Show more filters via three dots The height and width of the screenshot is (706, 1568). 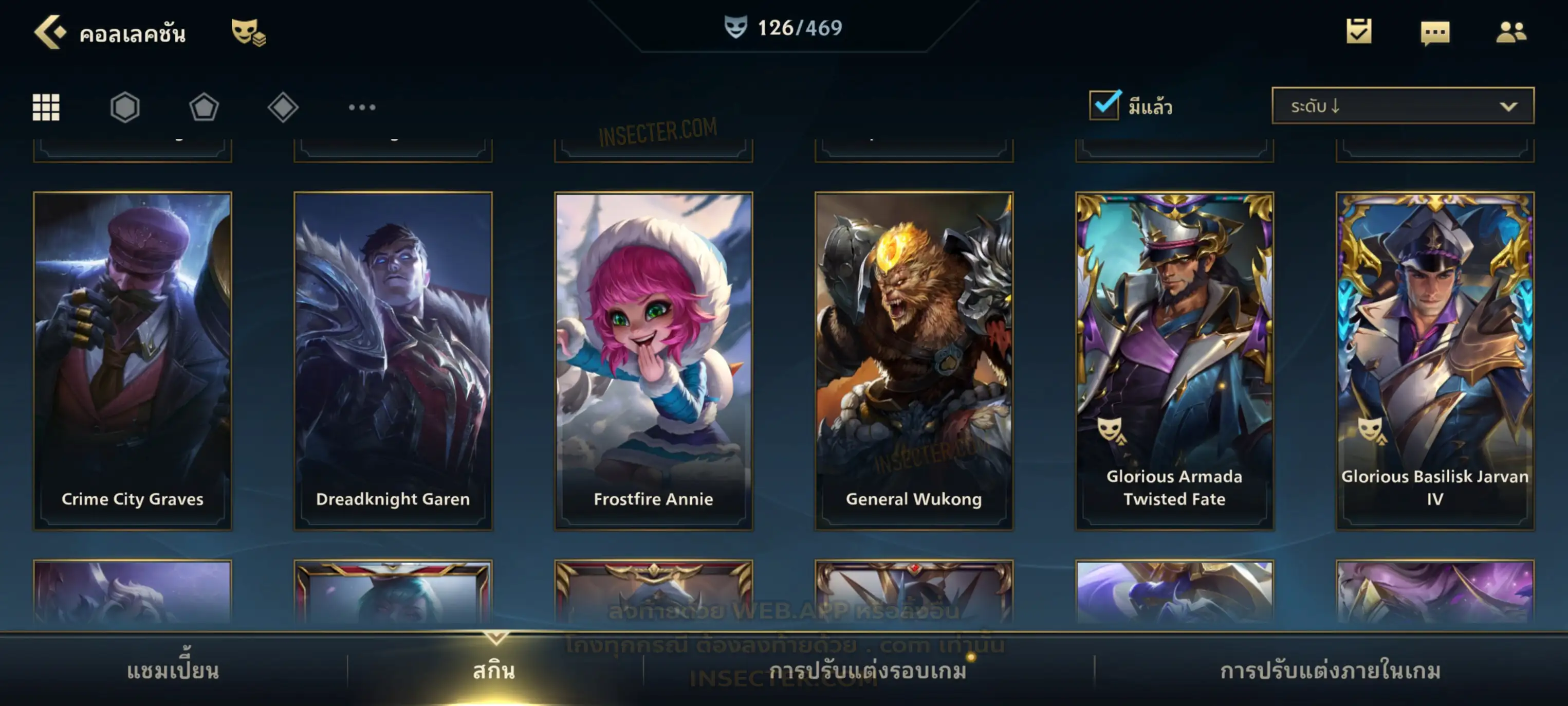[362, 107]
